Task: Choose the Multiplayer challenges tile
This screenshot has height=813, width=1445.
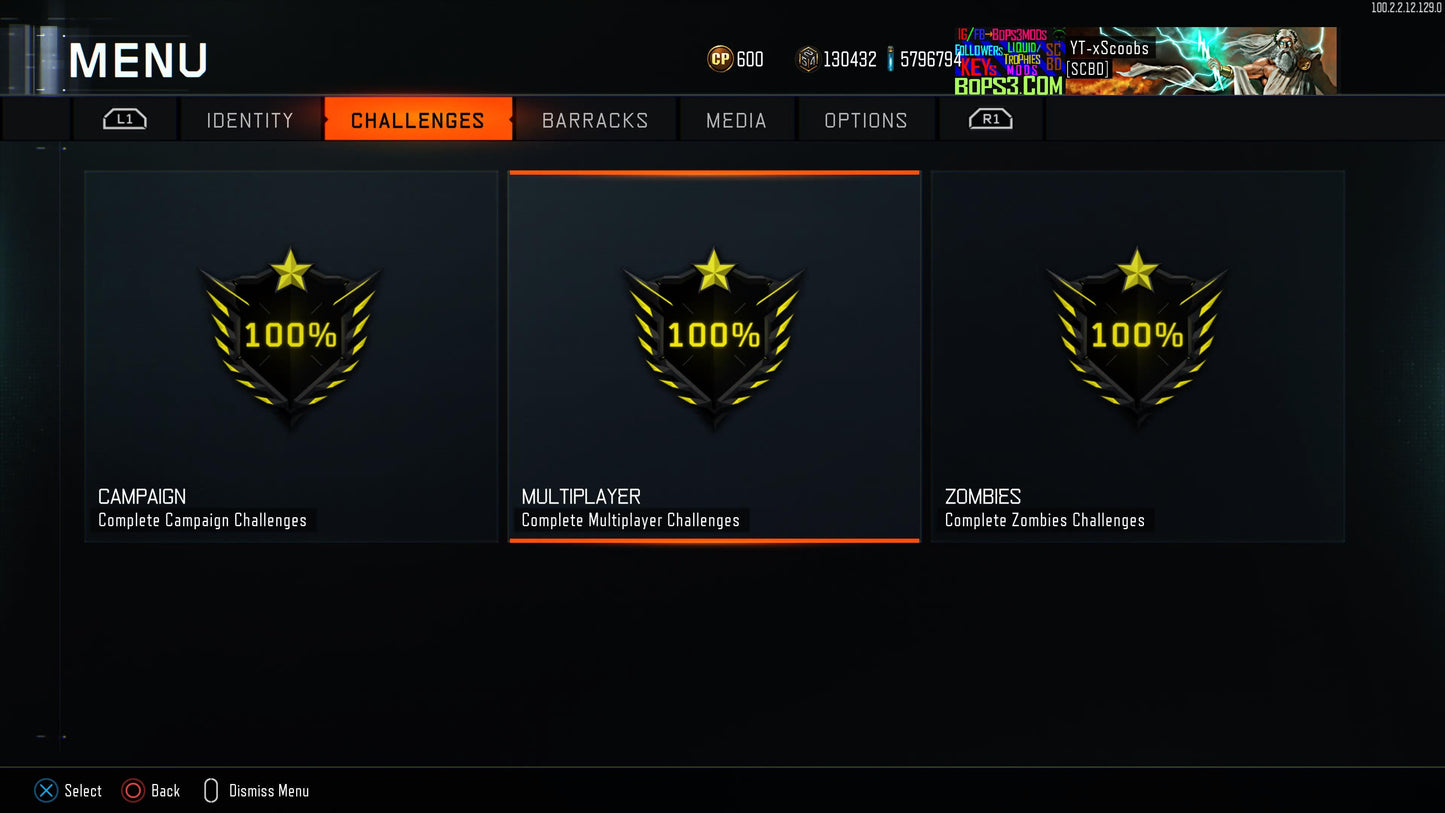Action: point(714,356)
